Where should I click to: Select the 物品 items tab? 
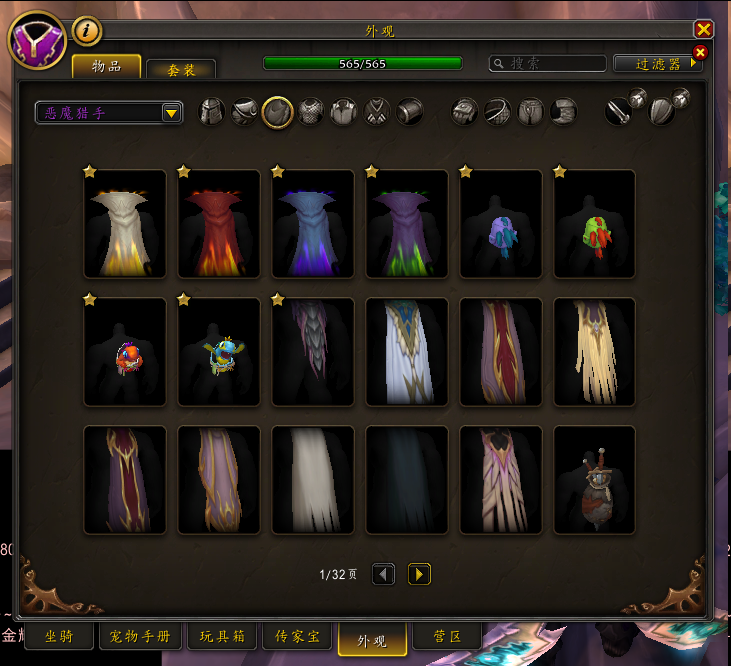tap(107, 66)
